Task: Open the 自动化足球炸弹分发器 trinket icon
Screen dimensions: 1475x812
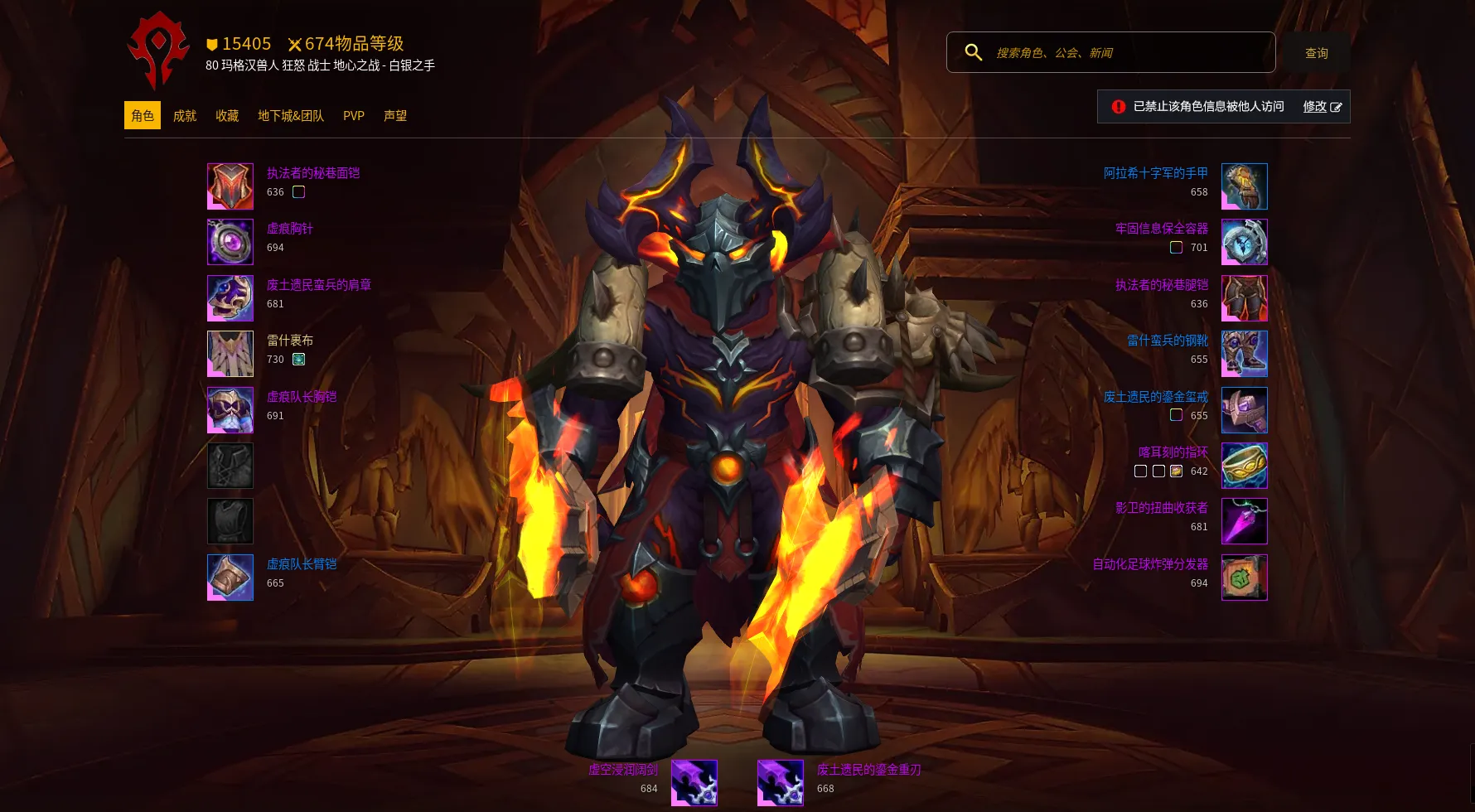Action: click(x=1244, y=578)
